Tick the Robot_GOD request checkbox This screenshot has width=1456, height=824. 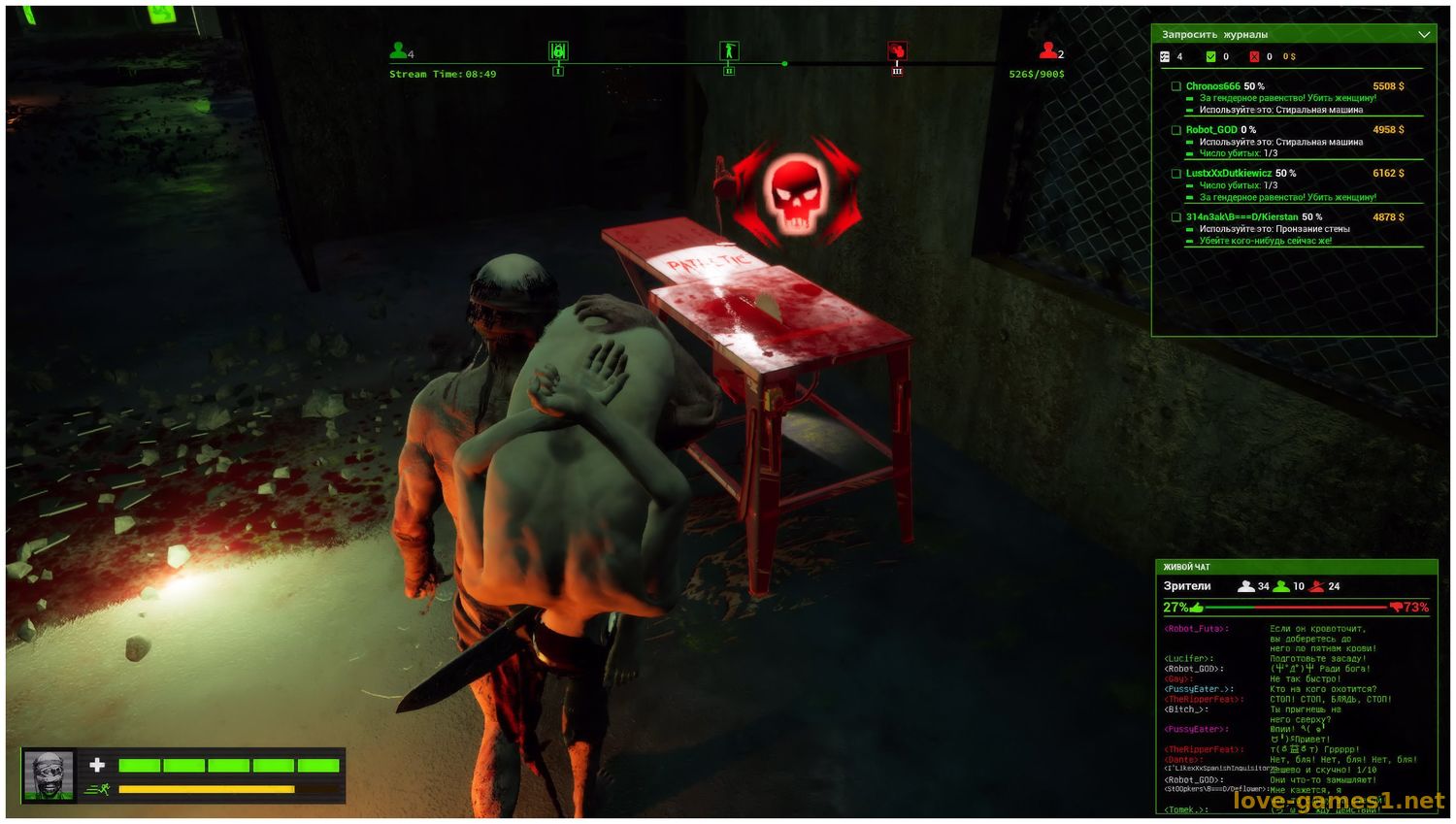tap(1176, 130)
